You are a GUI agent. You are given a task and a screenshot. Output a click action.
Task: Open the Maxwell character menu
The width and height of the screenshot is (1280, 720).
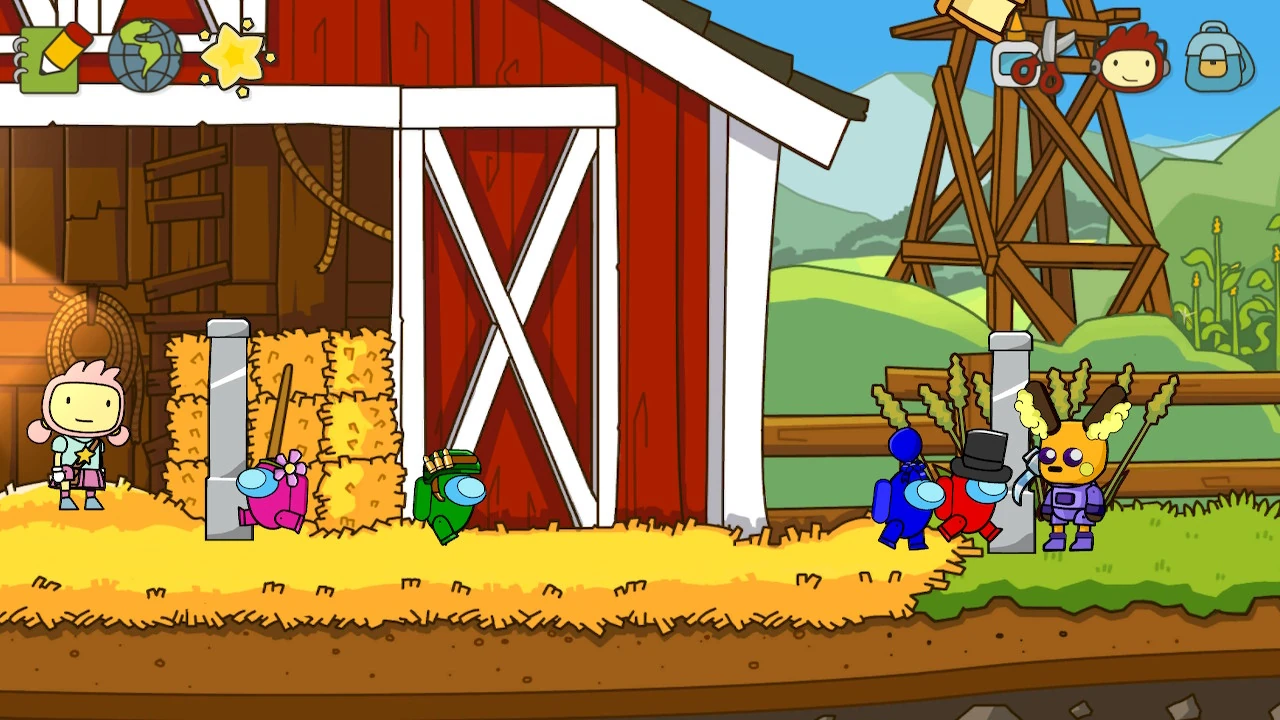pos(1130,60)
